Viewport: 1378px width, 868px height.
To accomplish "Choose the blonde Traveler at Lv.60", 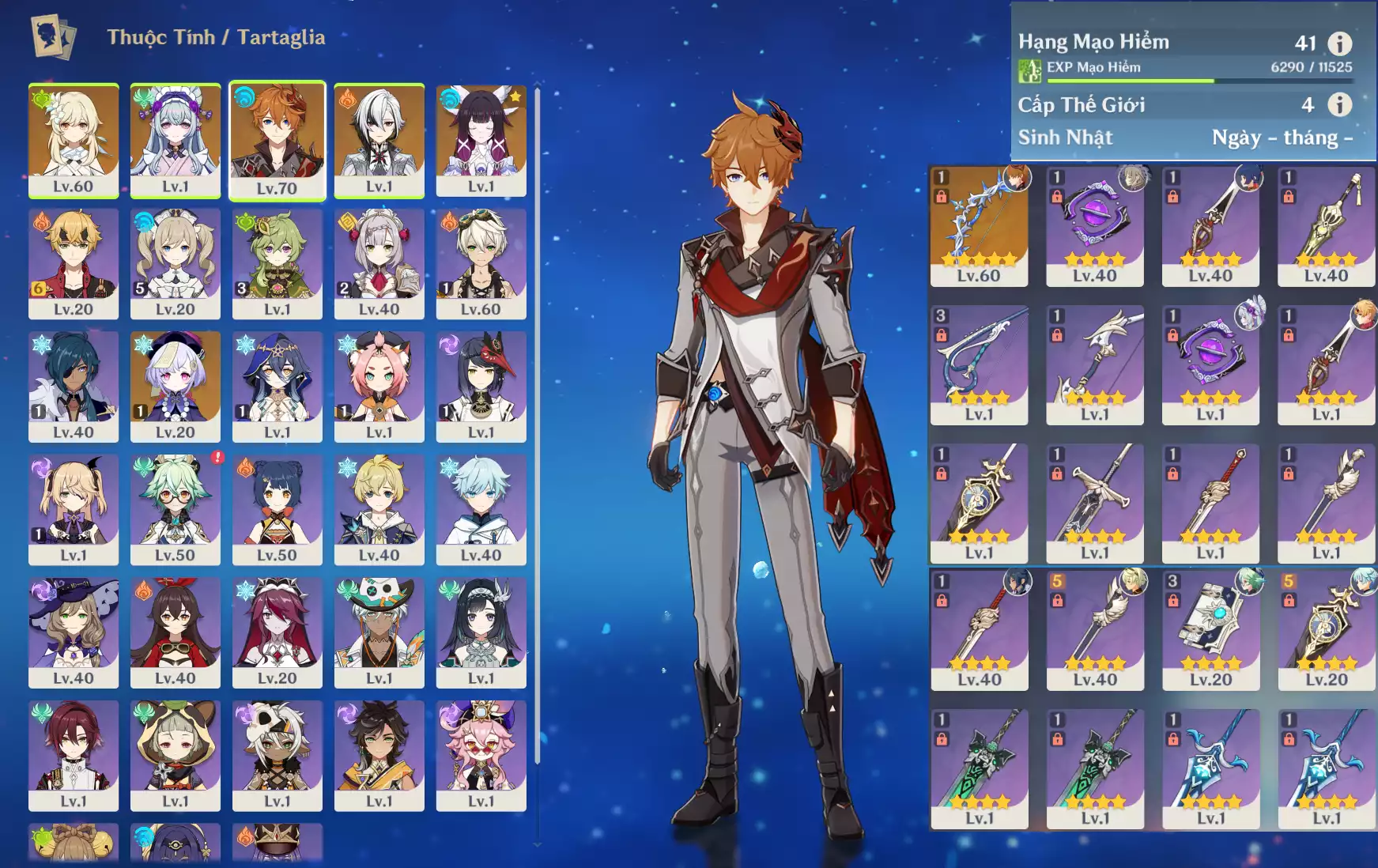I will (74, 140).
